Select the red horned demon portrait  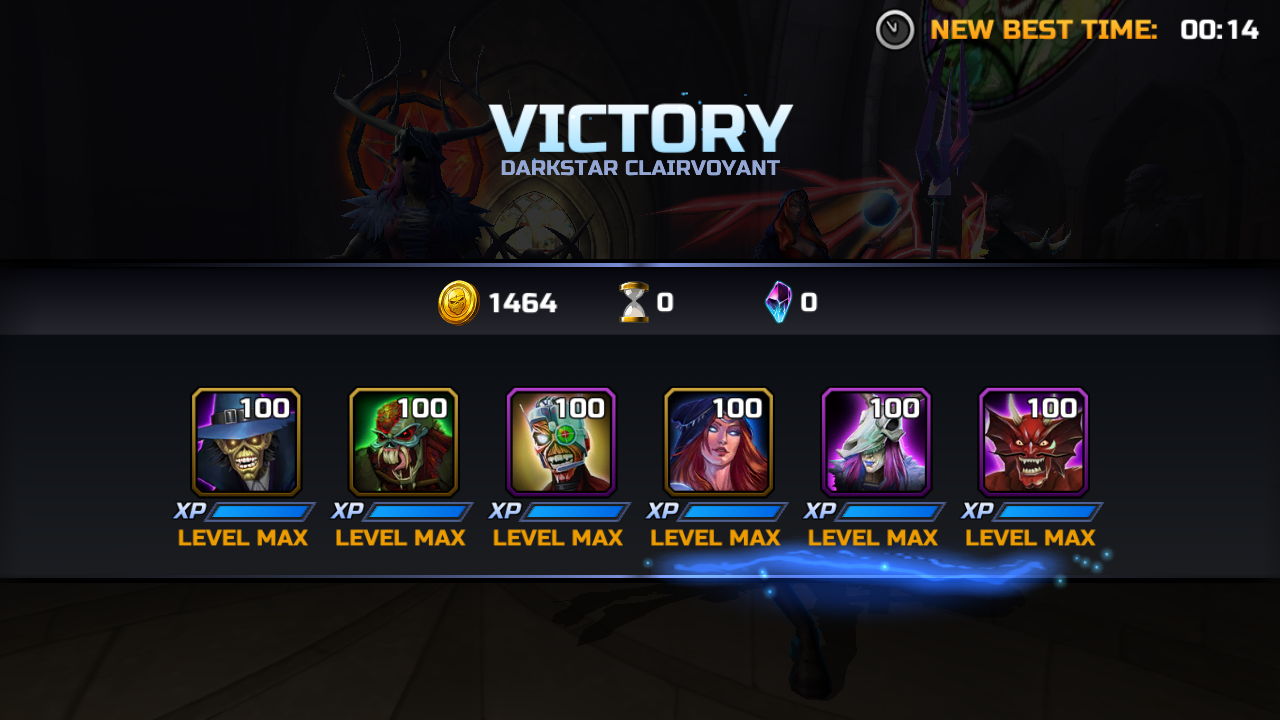1033,442
